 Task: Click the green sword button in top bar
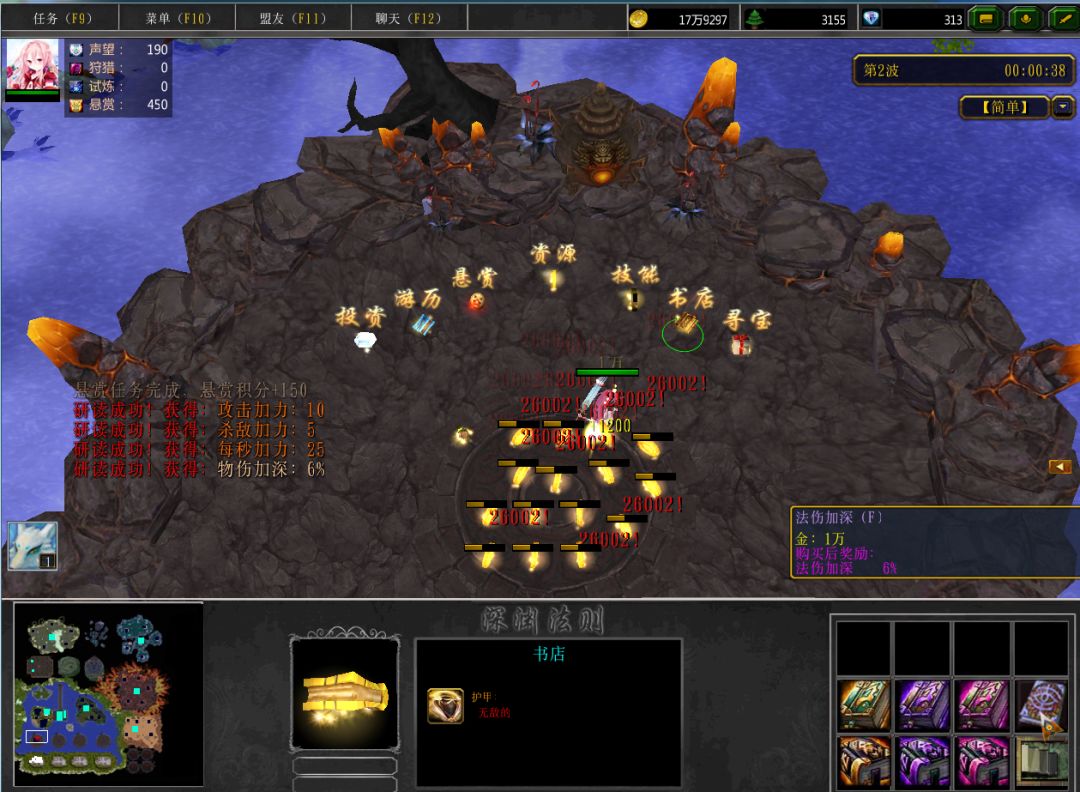pyautogui.click(x=1059, y=18)
